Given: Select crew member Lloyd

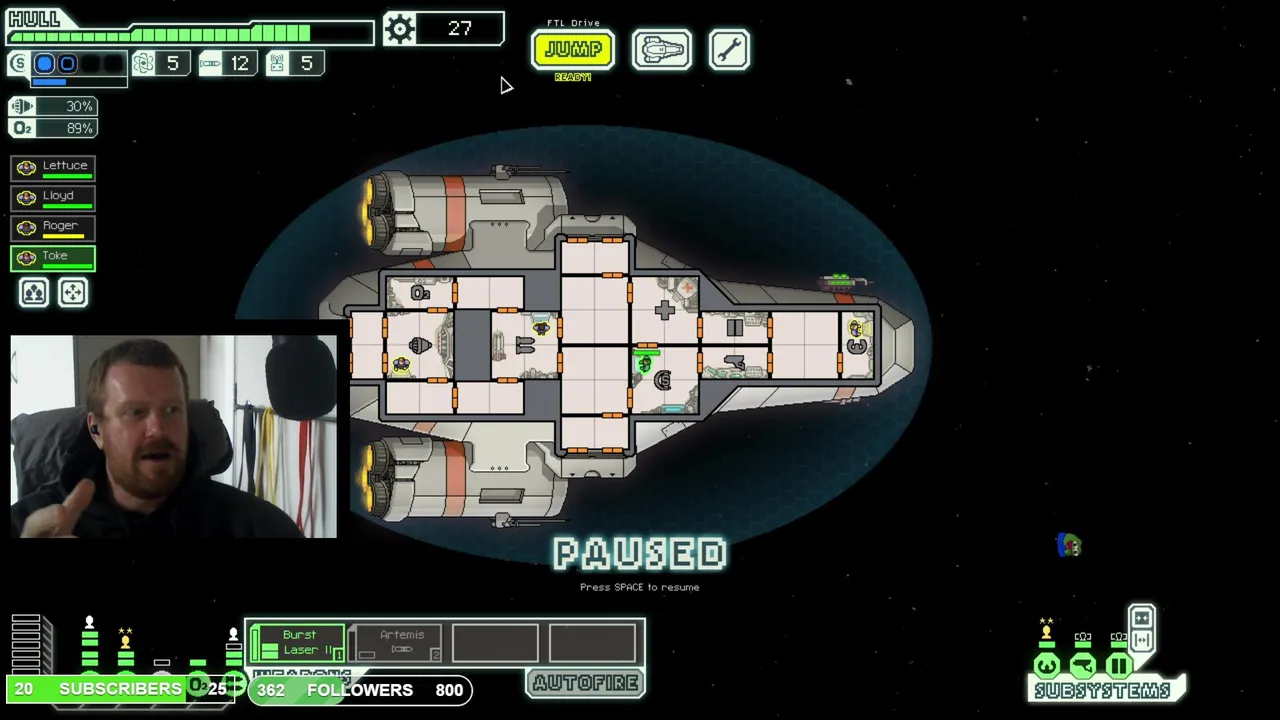Looking at the screenshot, I should [x=53, y=197].
